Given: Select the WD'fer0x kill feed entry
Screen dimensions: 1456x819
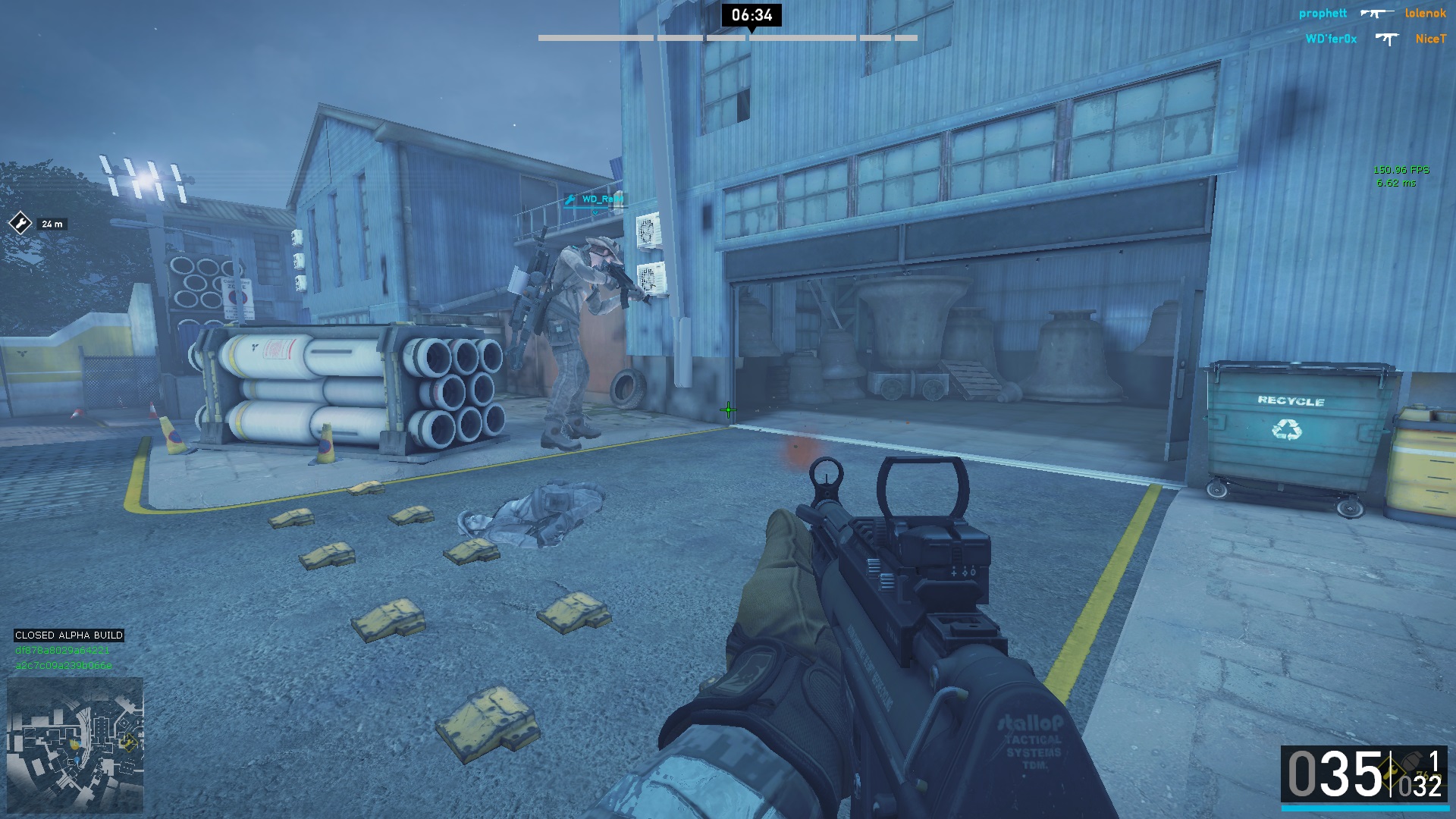Looking at the screenshot, I should tap(1331, 39).
